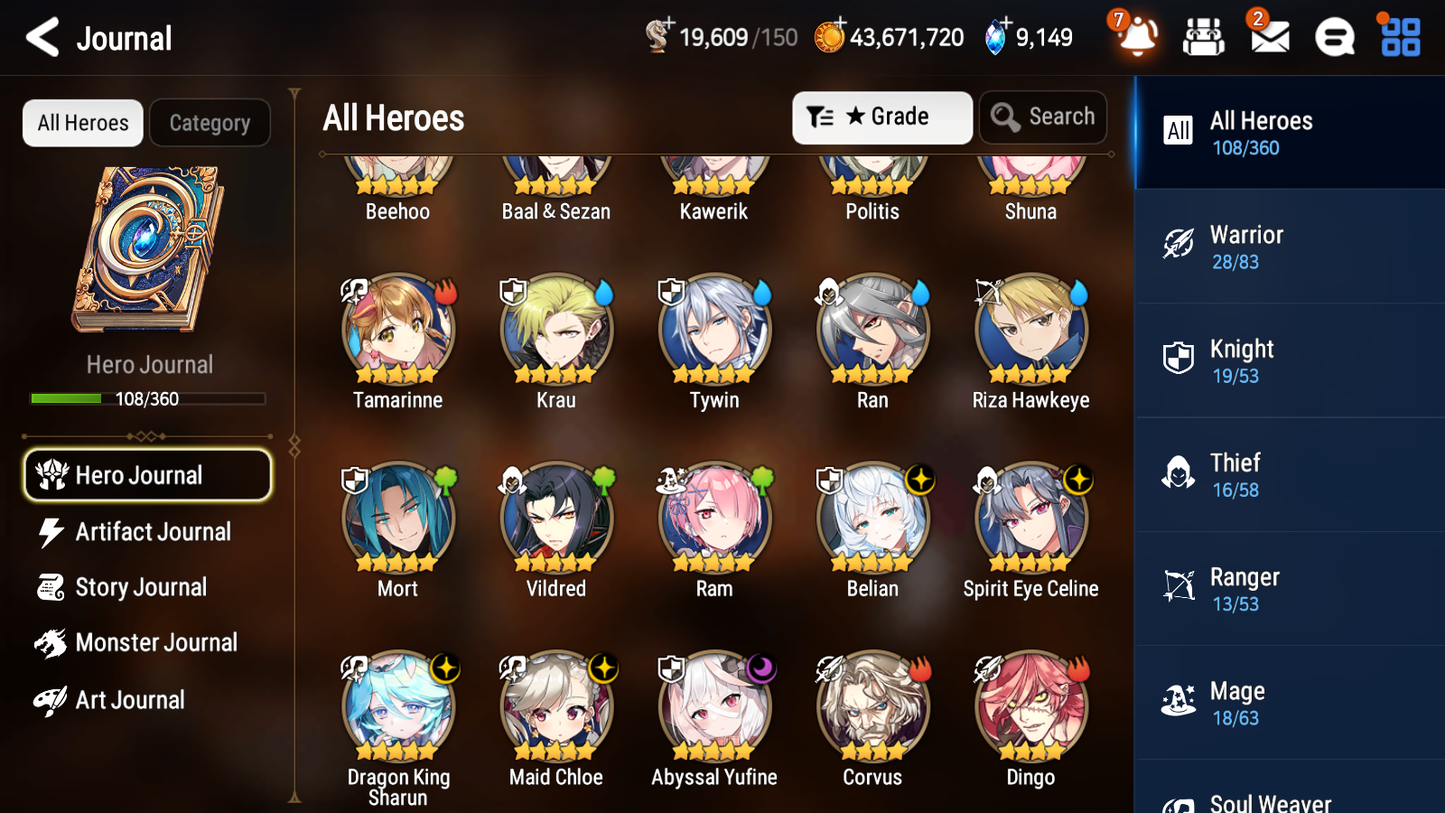View notifications via the bell icon

[x=1138, y=35]
